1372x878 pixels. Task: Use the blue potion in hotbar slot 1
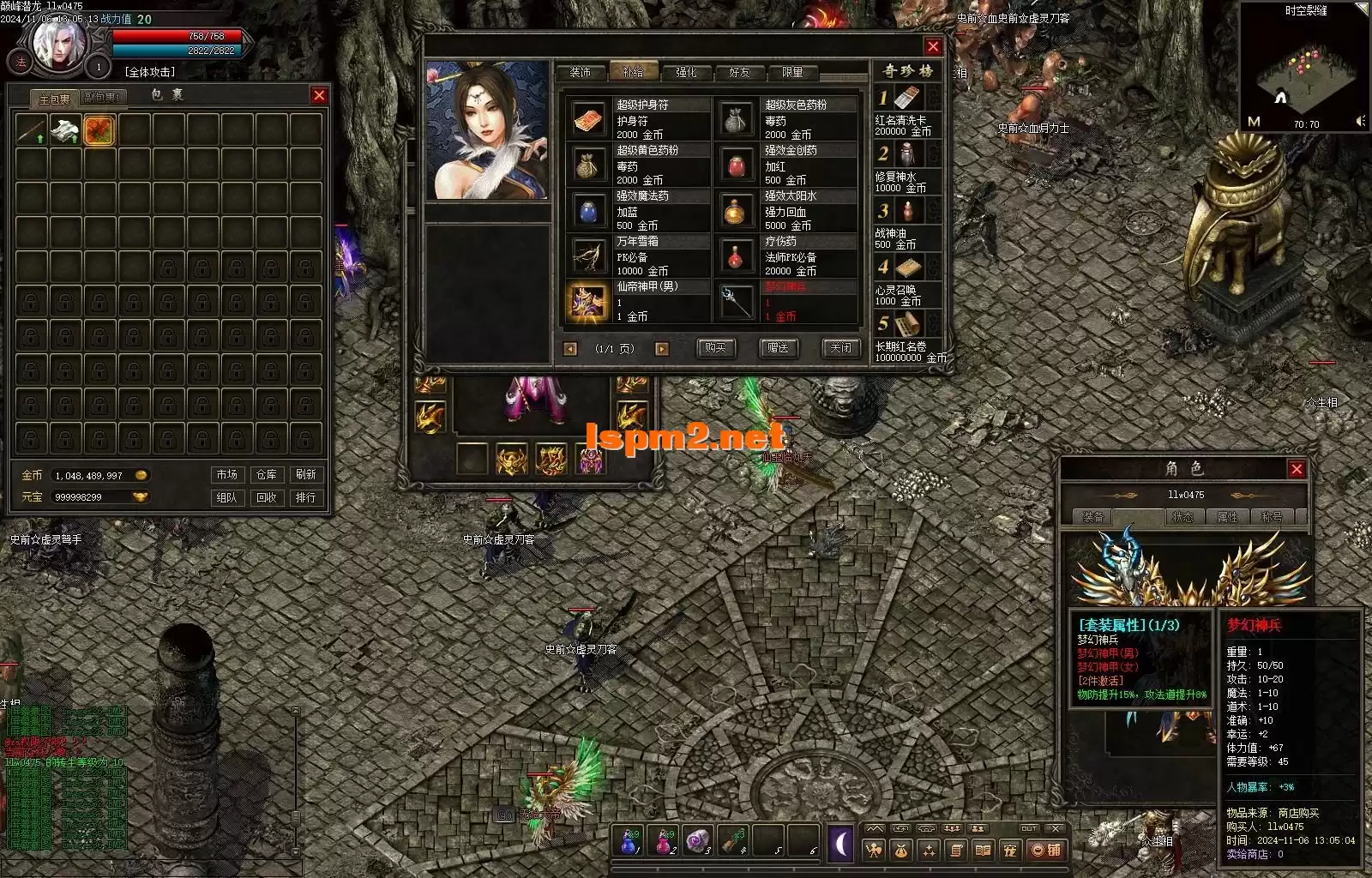tap(630, 841)
